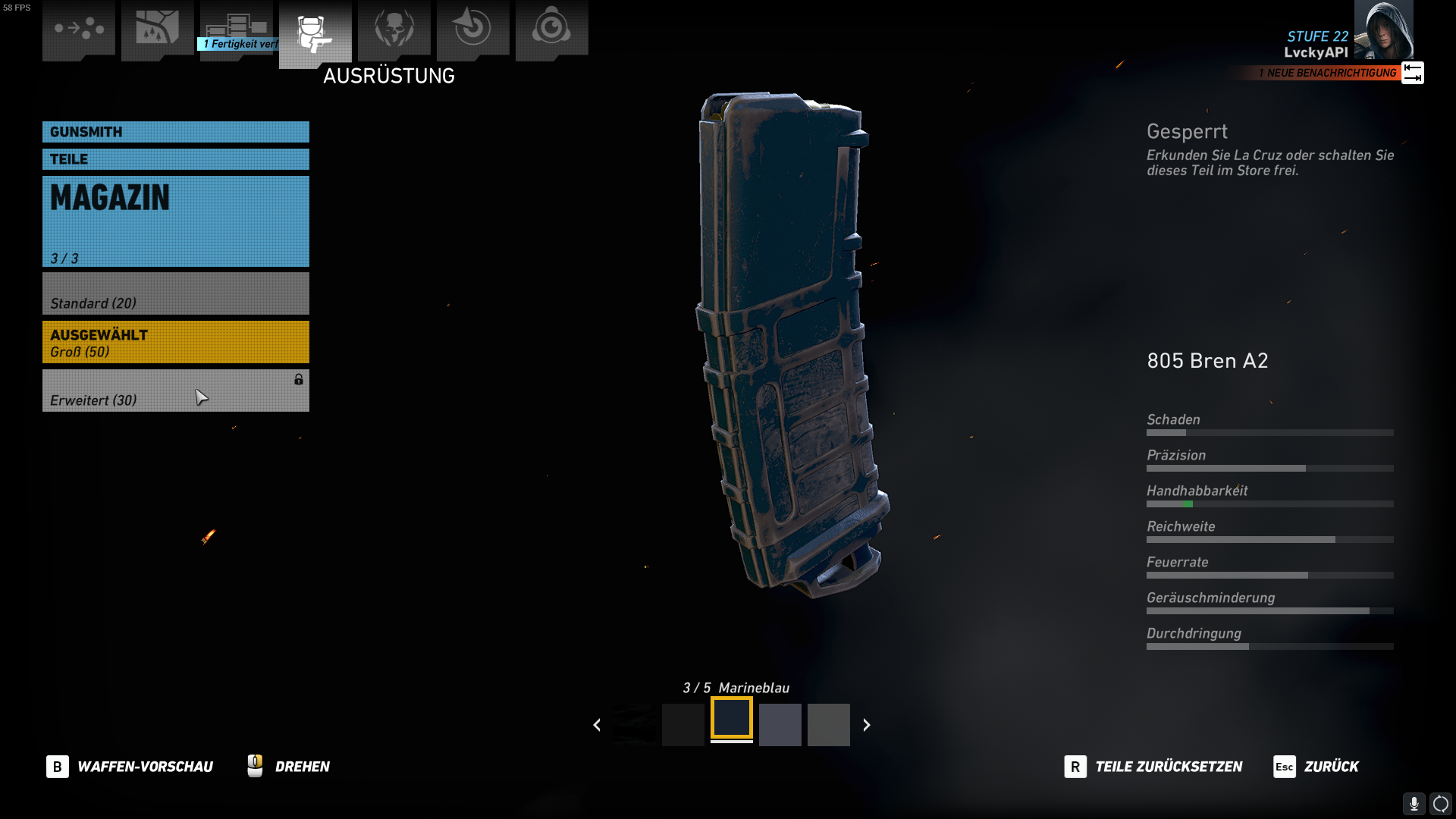Choose the blue-grey color swatch

(x=780, y=725)
